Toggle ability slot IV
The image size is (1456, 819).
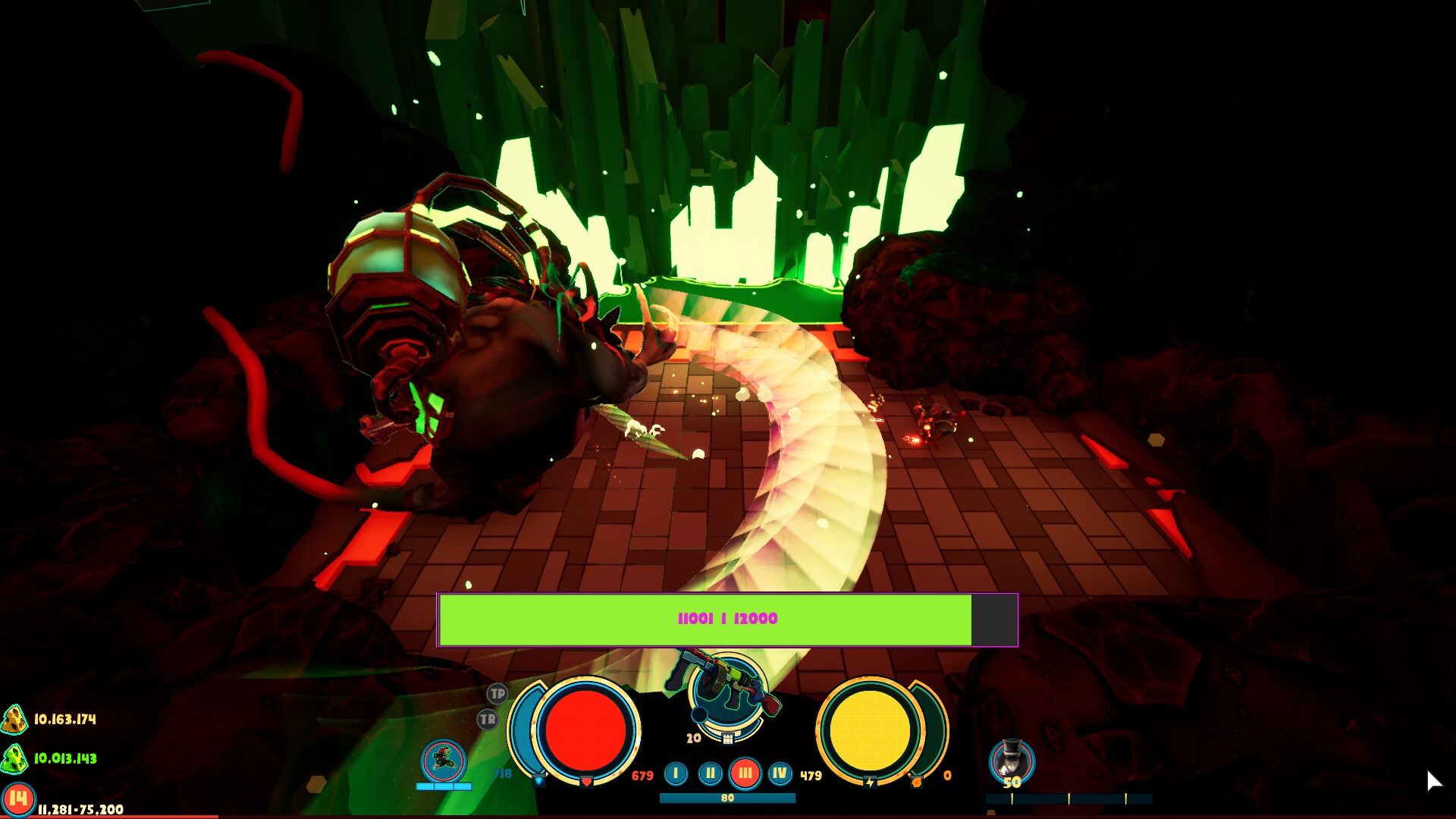pyautogui.click(x=780, y=773)
